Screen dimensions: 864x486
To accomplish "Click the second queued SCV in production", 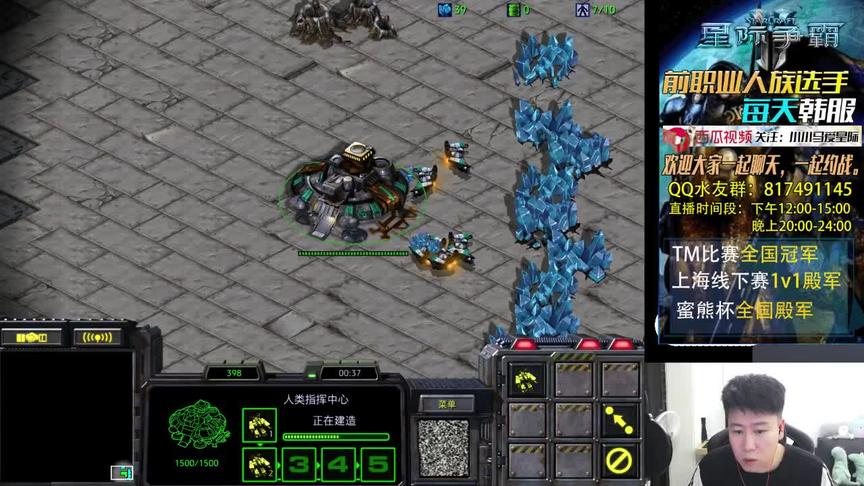I will (x=260, y=464).
